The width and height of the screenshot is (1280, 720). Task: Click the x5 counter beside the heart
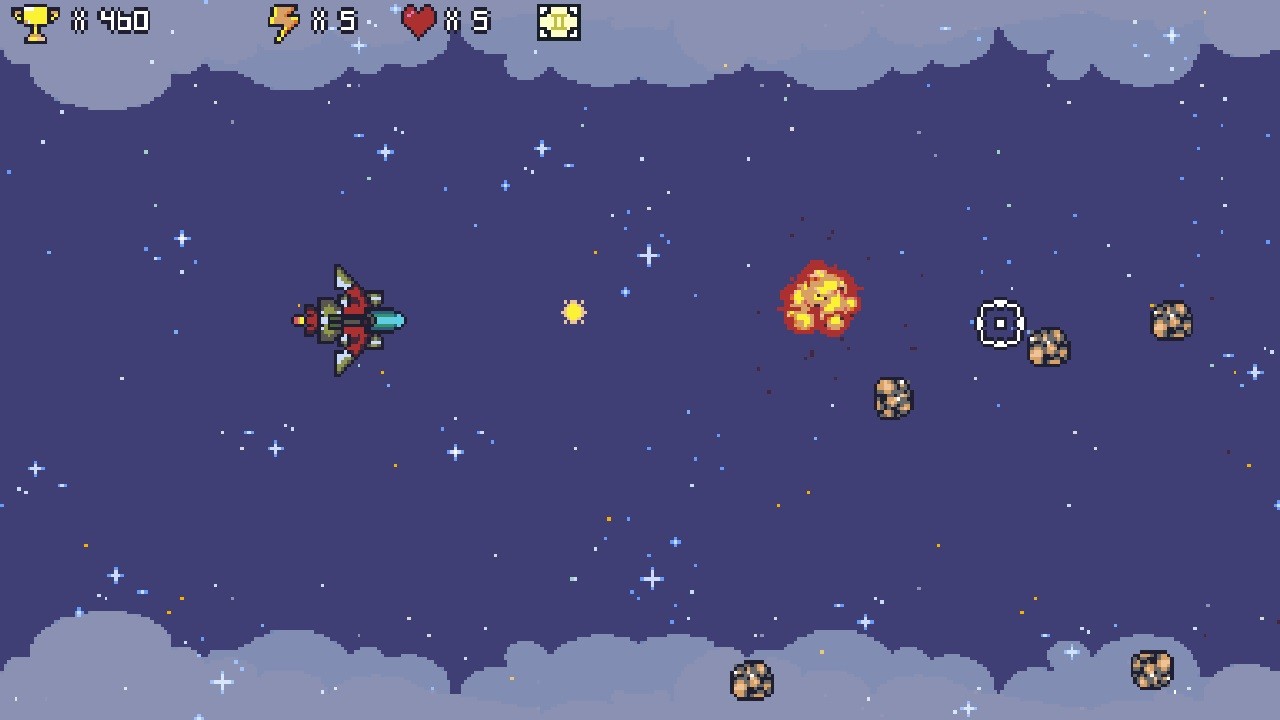pyautogui.click(x=470, y=20)
